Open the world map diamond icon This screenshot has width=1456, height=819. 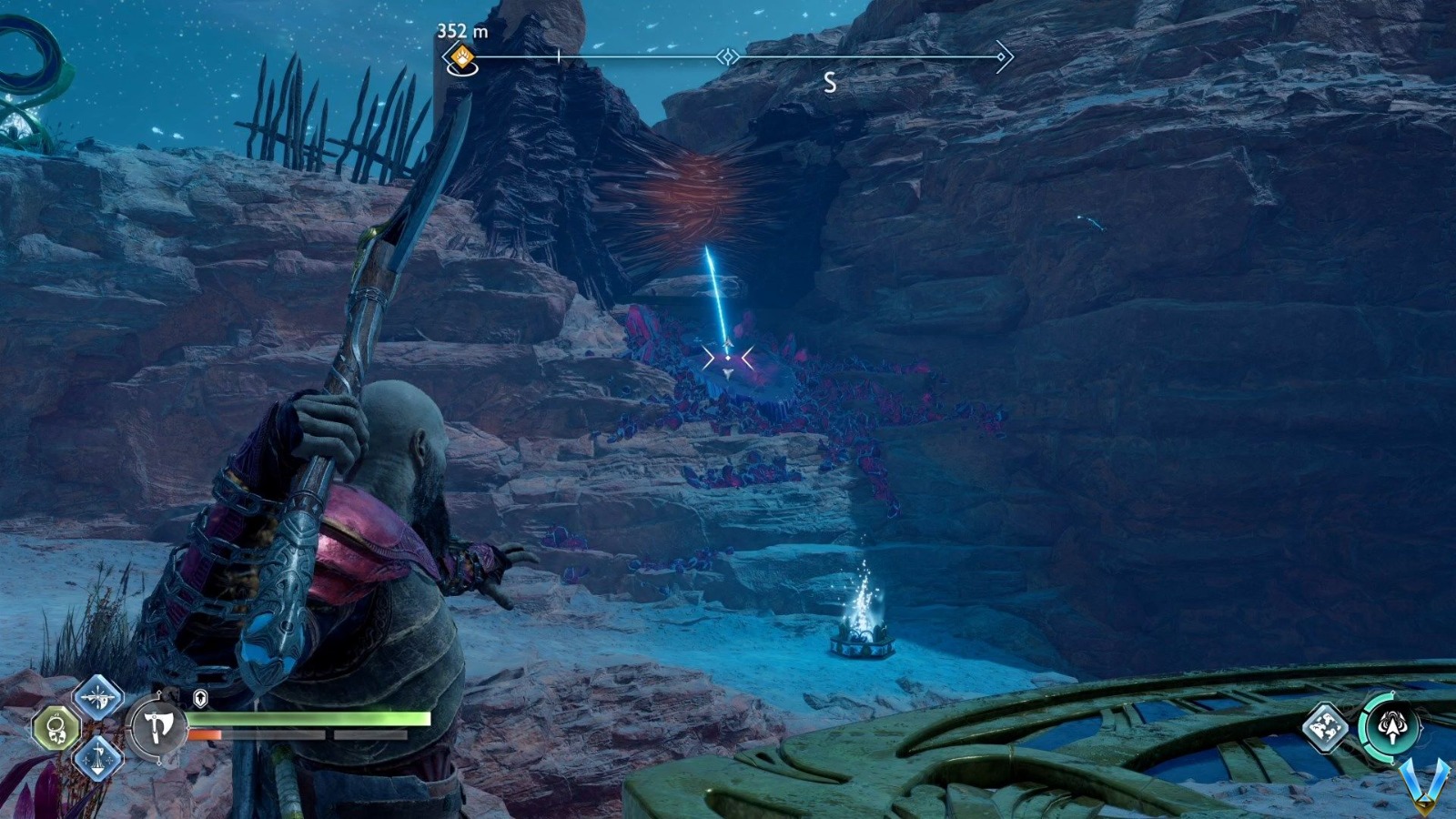1326,726
